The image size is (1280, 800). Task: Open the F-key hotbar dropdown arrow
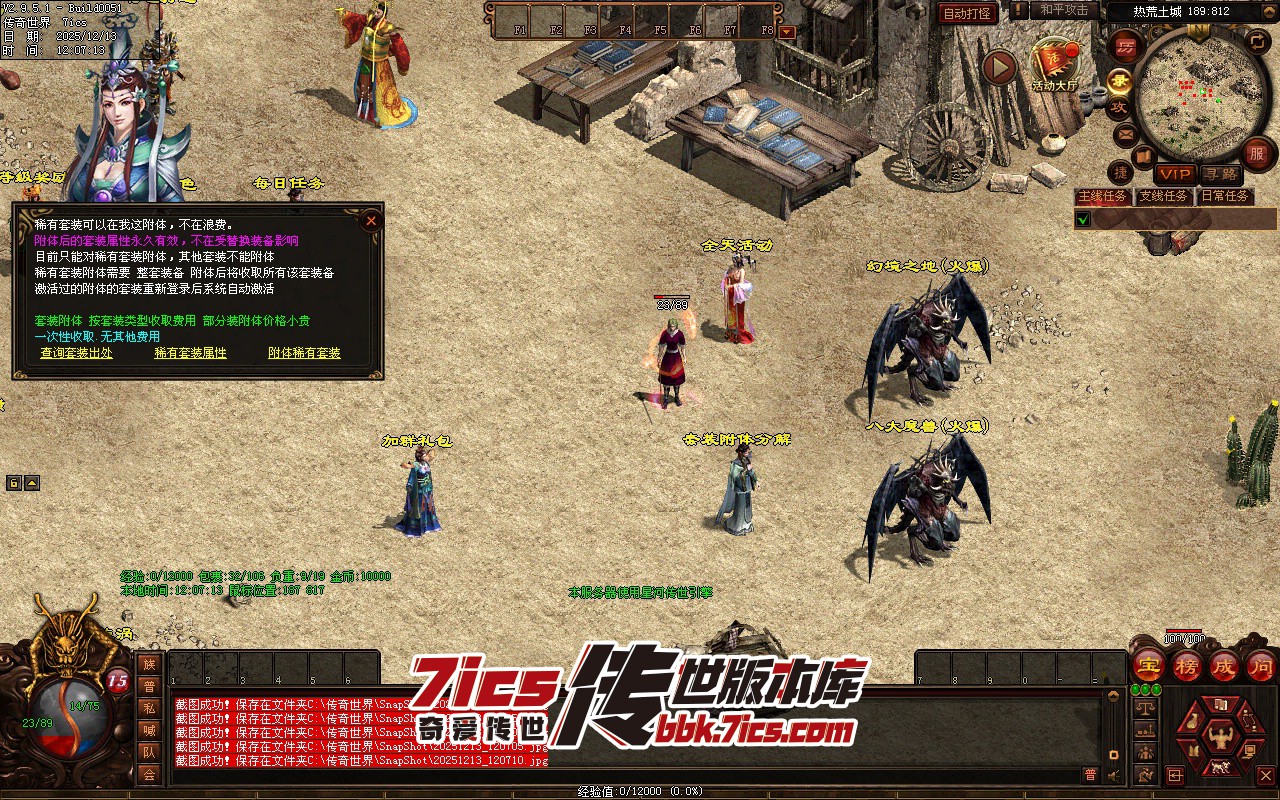[x=787, y=31]
